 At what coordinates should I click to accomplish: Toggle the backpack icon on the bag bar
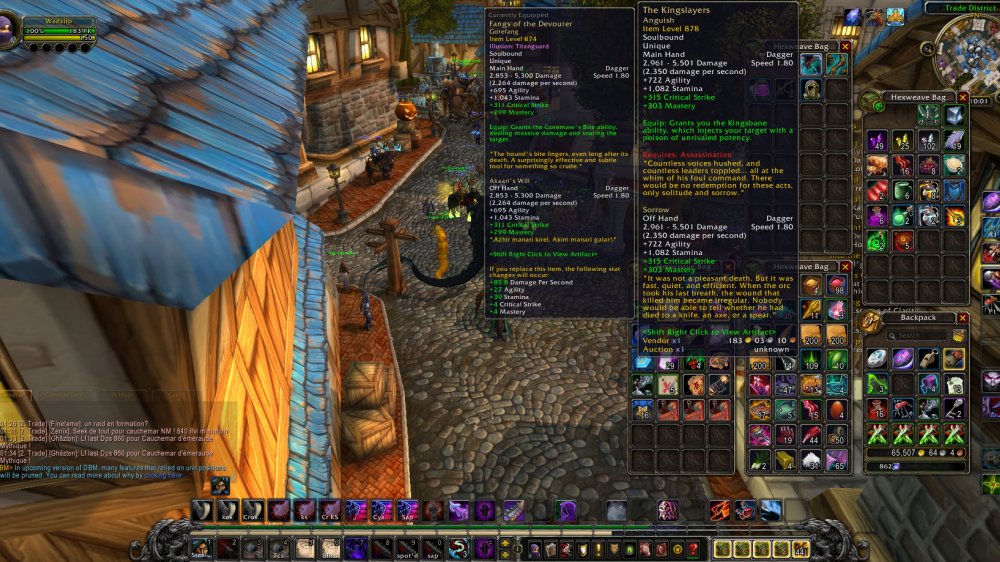click(801, 548)
